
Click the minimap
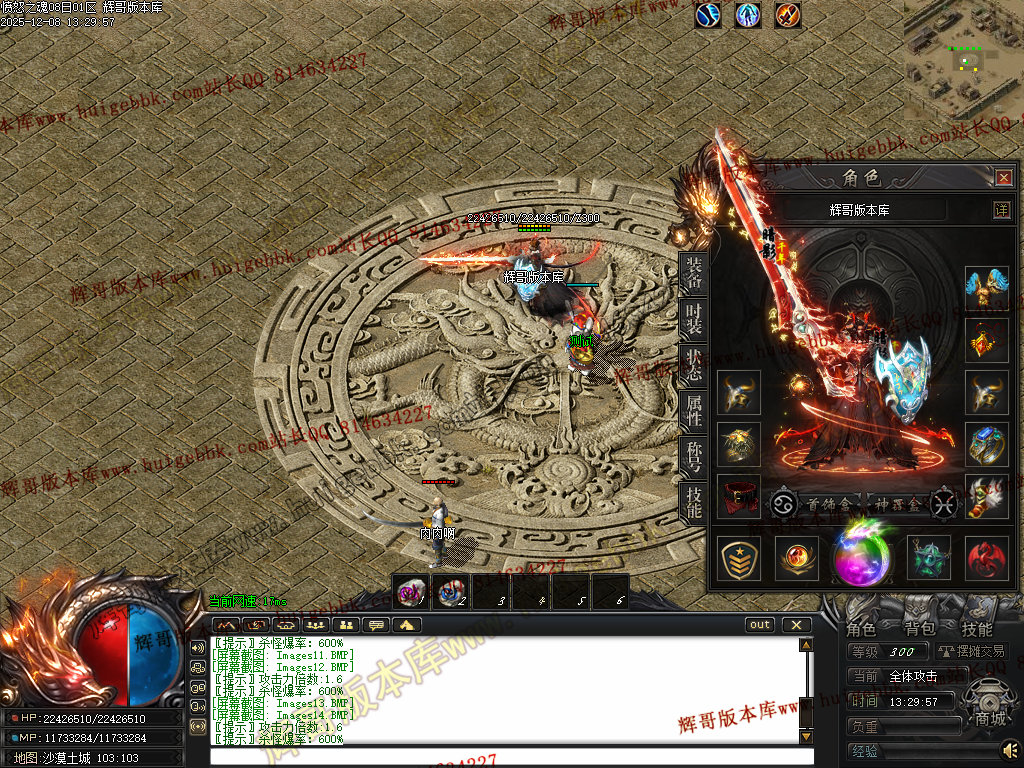pos(964,62)
